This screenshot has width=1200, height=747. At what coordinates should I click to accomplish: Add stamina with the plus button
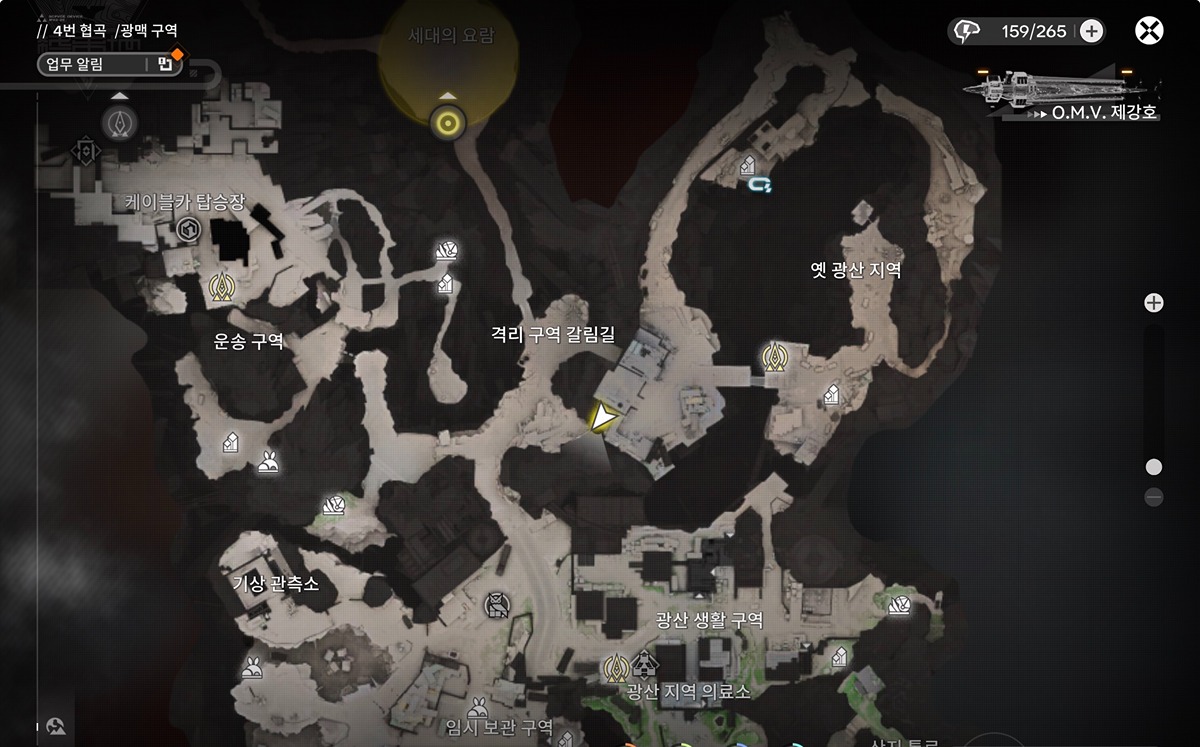[x=1091, y=31]
